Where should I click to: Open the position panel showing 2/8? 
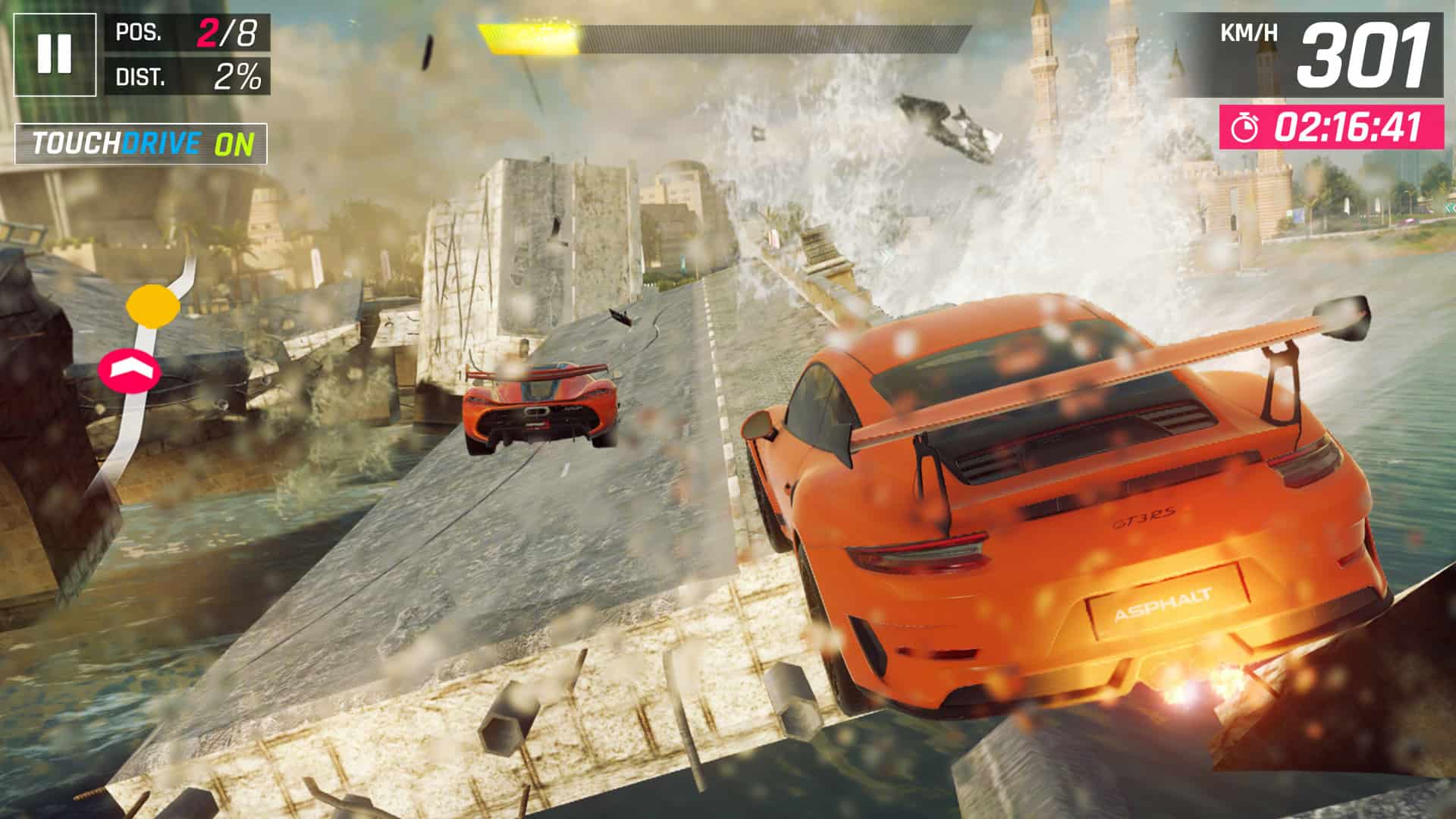[x=190, y=32]
